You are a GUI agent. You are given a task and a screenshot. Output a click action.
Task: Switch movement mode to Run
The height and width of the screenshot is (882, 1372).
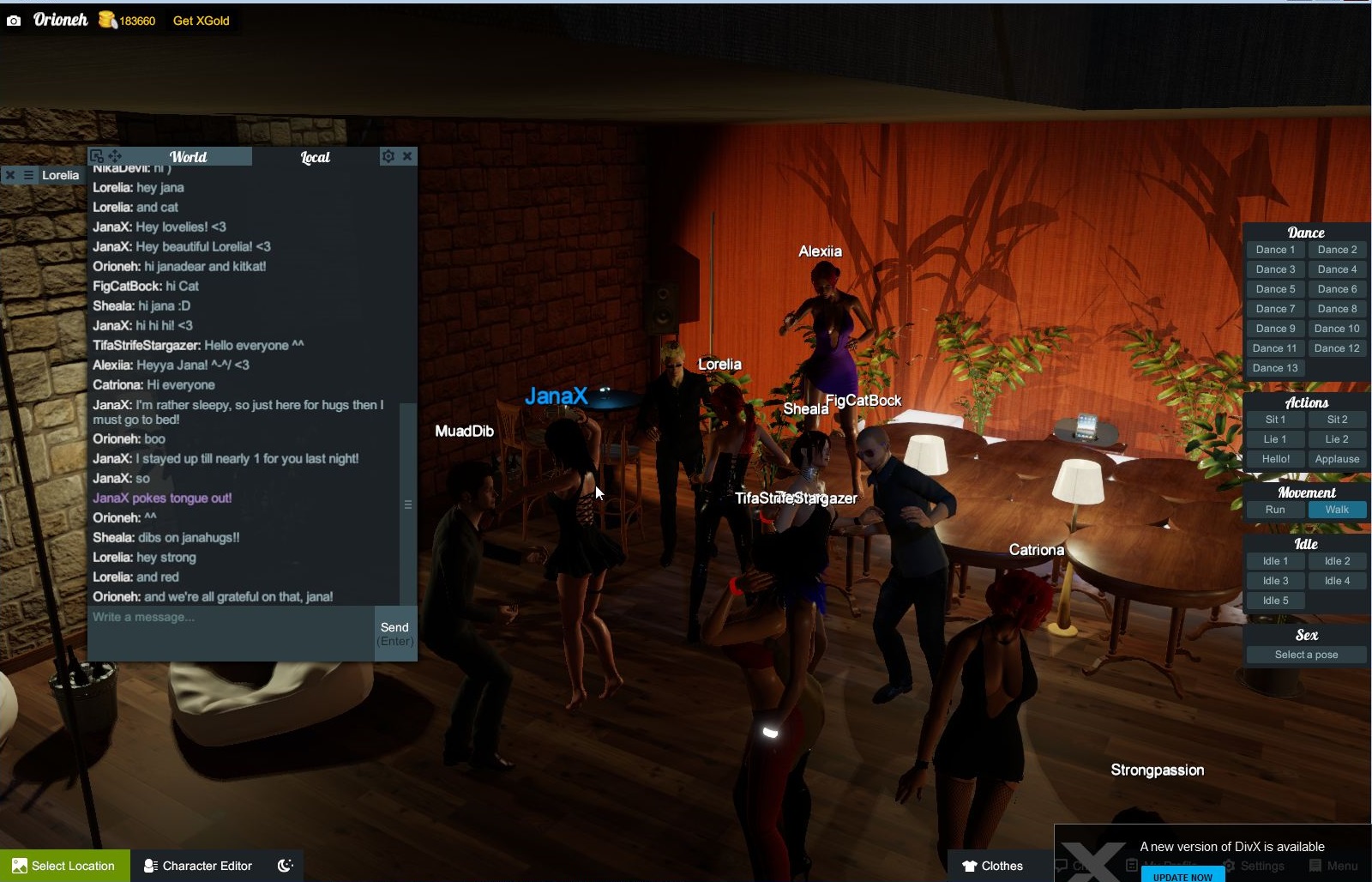point(1275,510)
